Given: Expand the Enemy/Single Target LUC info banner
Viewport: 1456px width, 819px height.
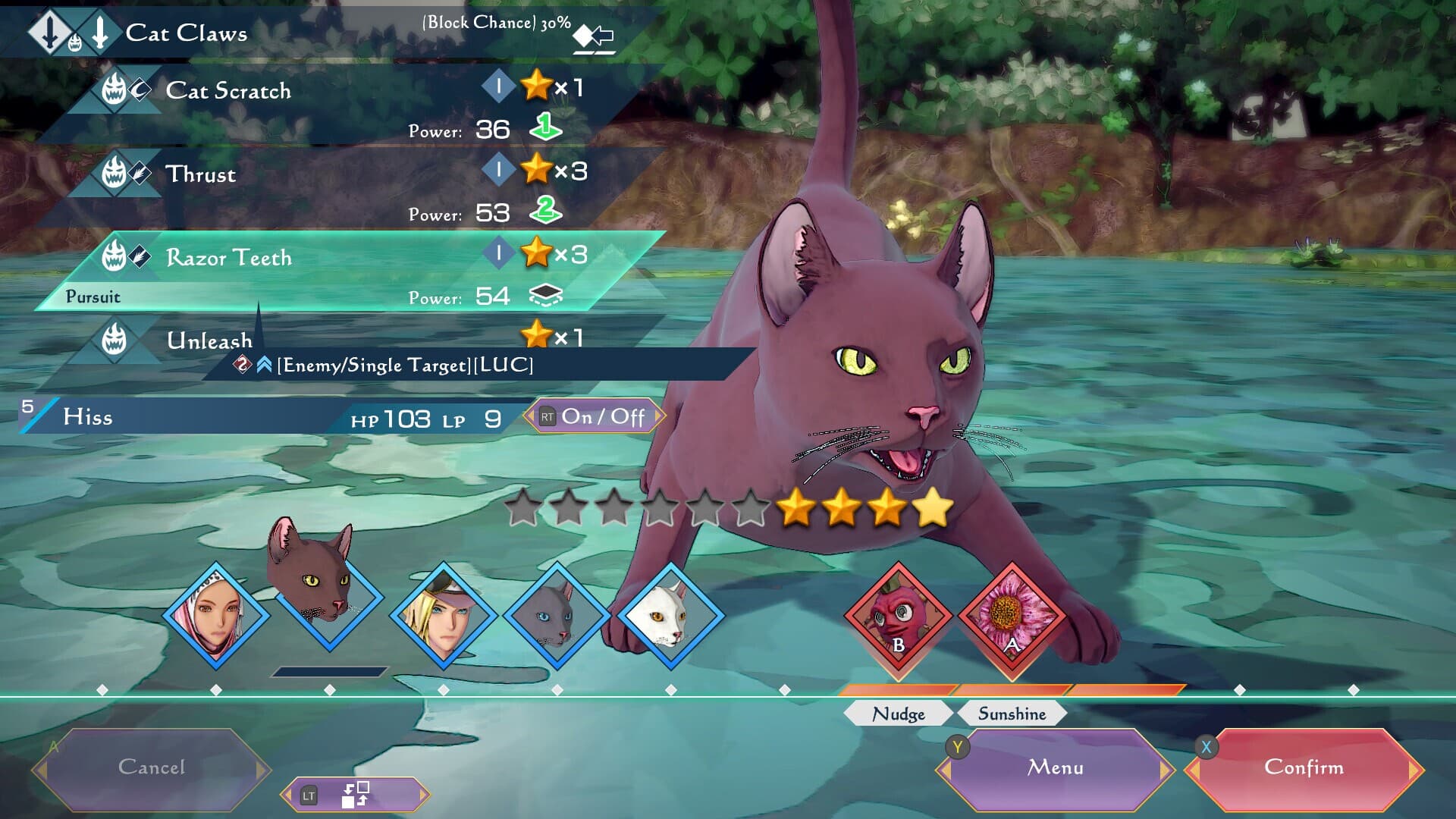Looking at the screenshot, I should pos(406,366).
